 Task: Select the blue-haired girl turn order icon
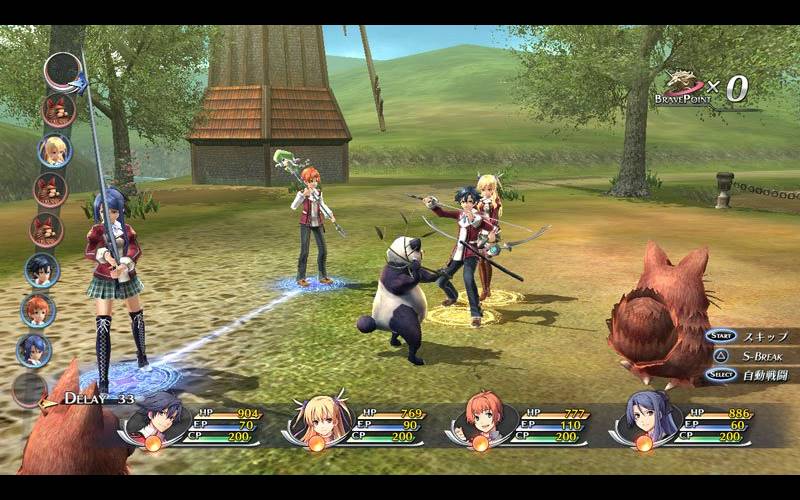[33, 350]
